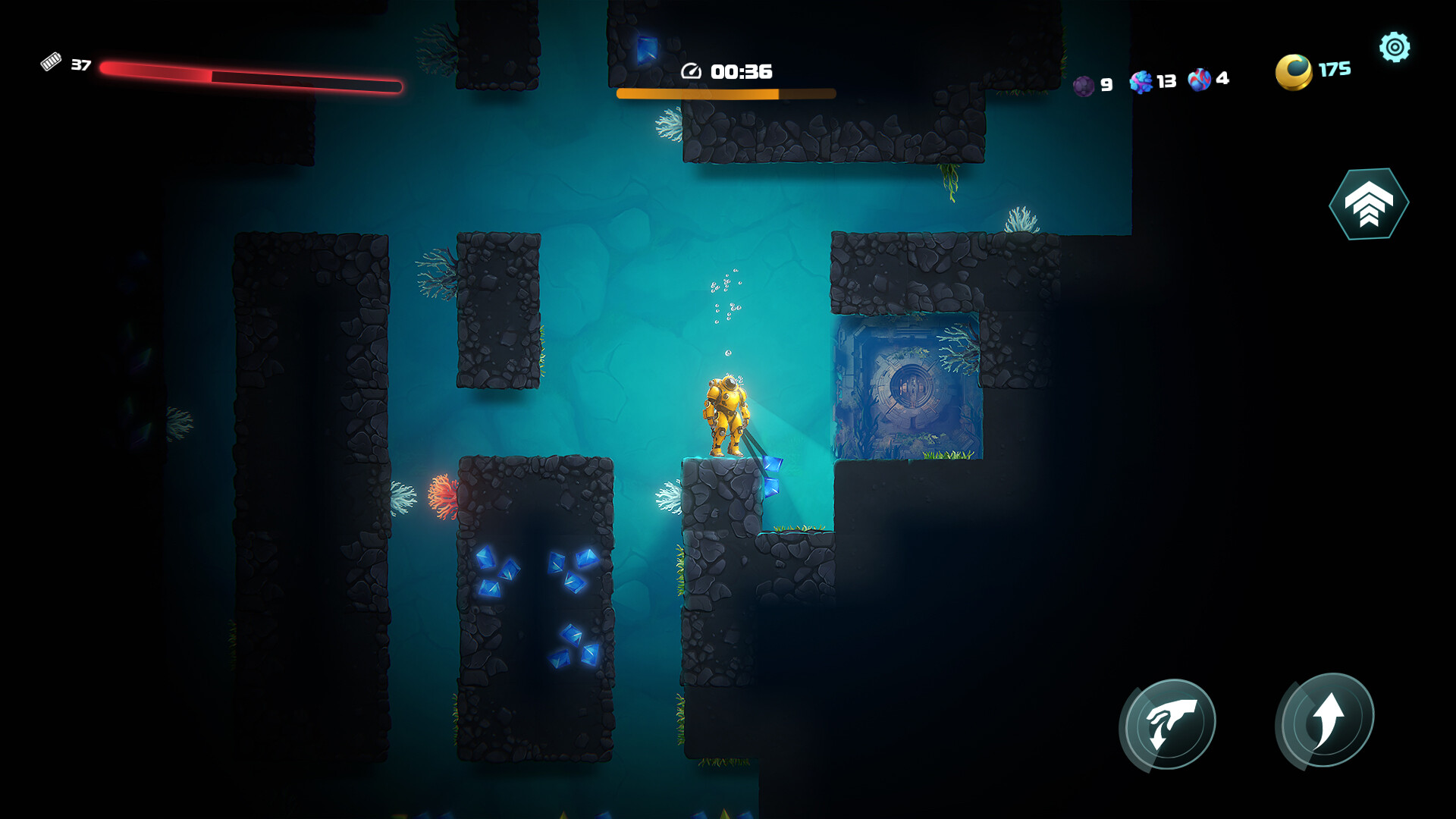The height and width of the screenshot is (819, 1456).
Task: Click the depth meter ruler icon
Action: pos(52,62)
